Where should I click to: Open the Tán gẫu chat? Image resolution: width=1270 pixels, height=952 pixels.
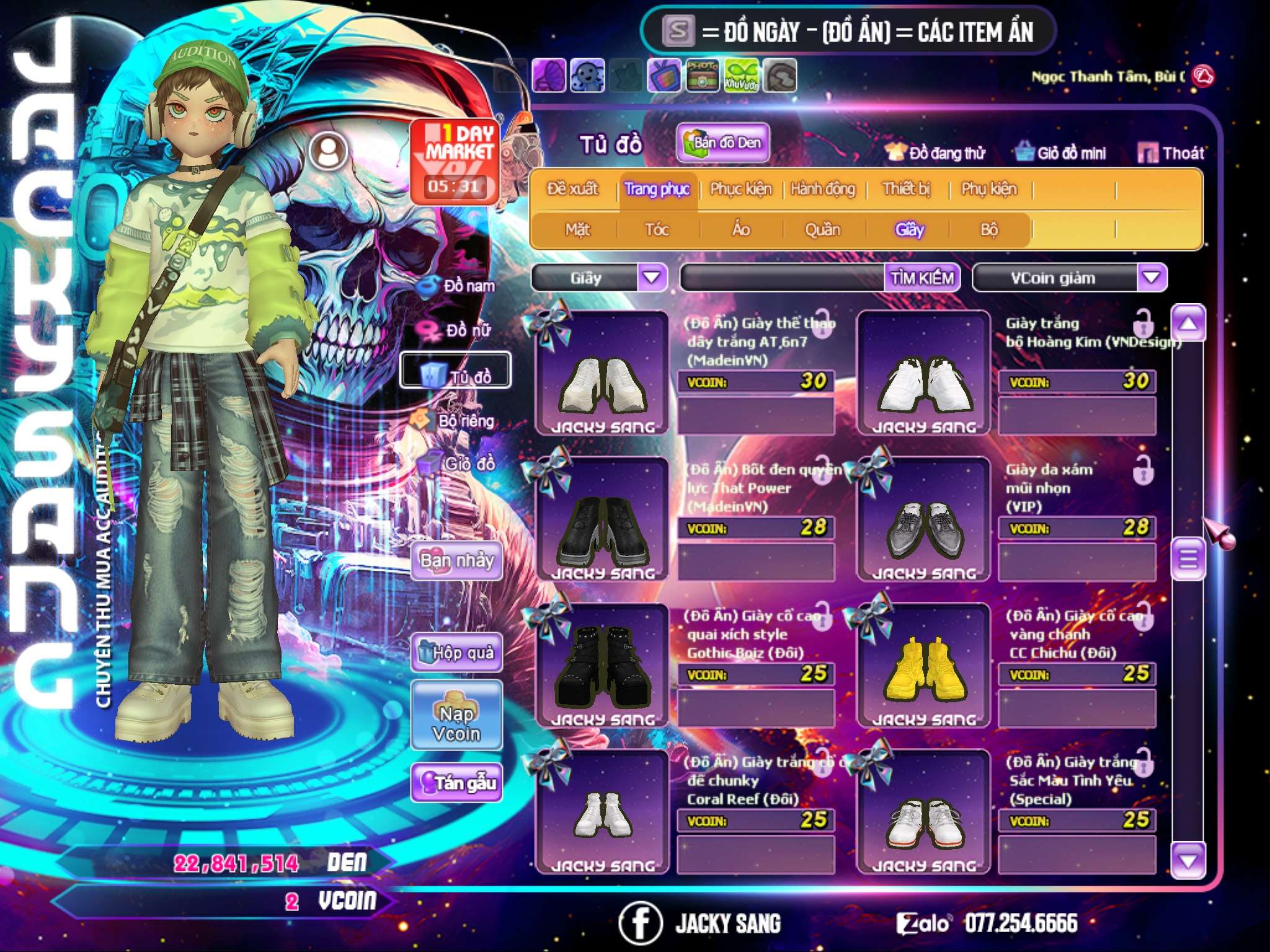(457, 783)
